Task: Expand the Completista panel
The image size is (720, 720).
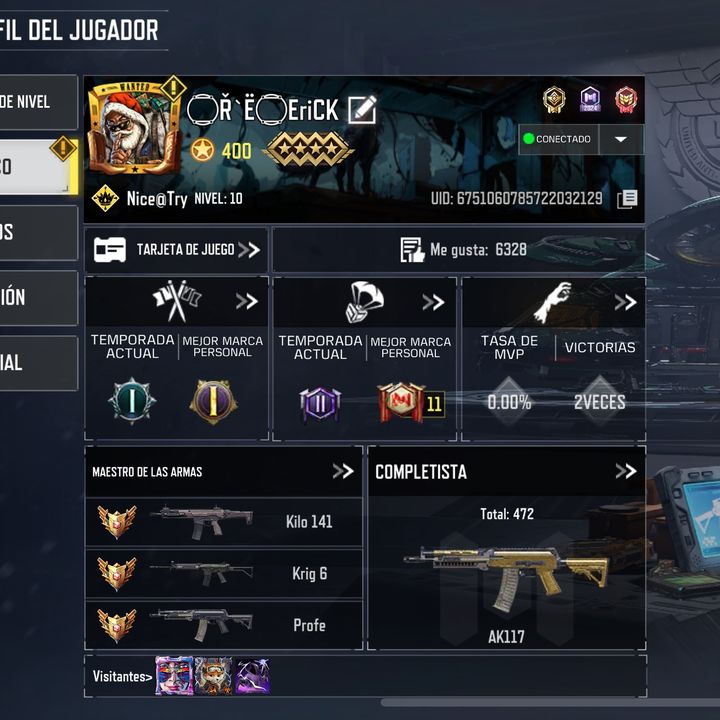Action: [625, 471]
